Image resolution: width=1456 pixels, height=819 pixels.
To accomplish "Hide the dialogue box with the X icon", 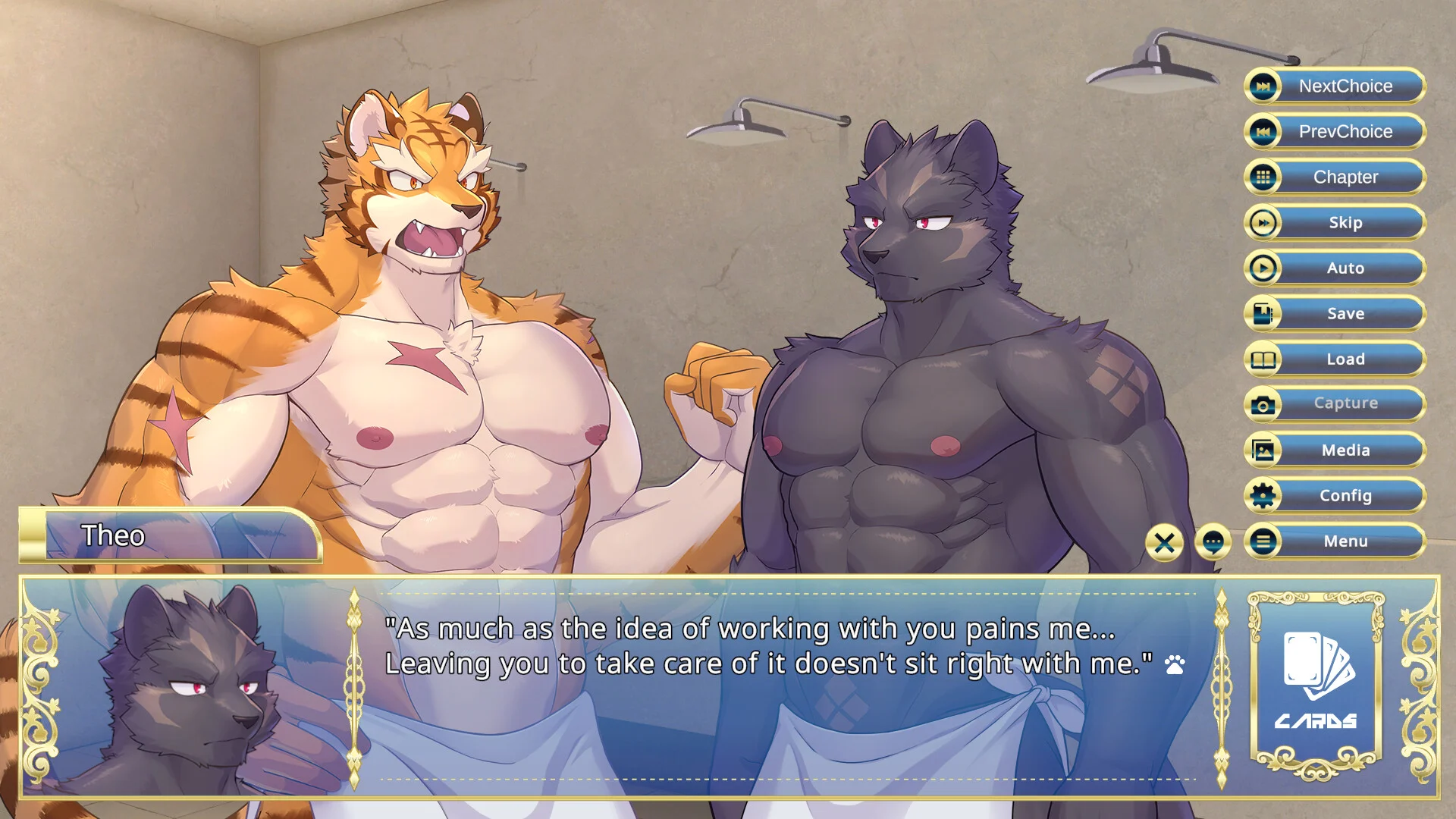I will tap(1164, 542).
